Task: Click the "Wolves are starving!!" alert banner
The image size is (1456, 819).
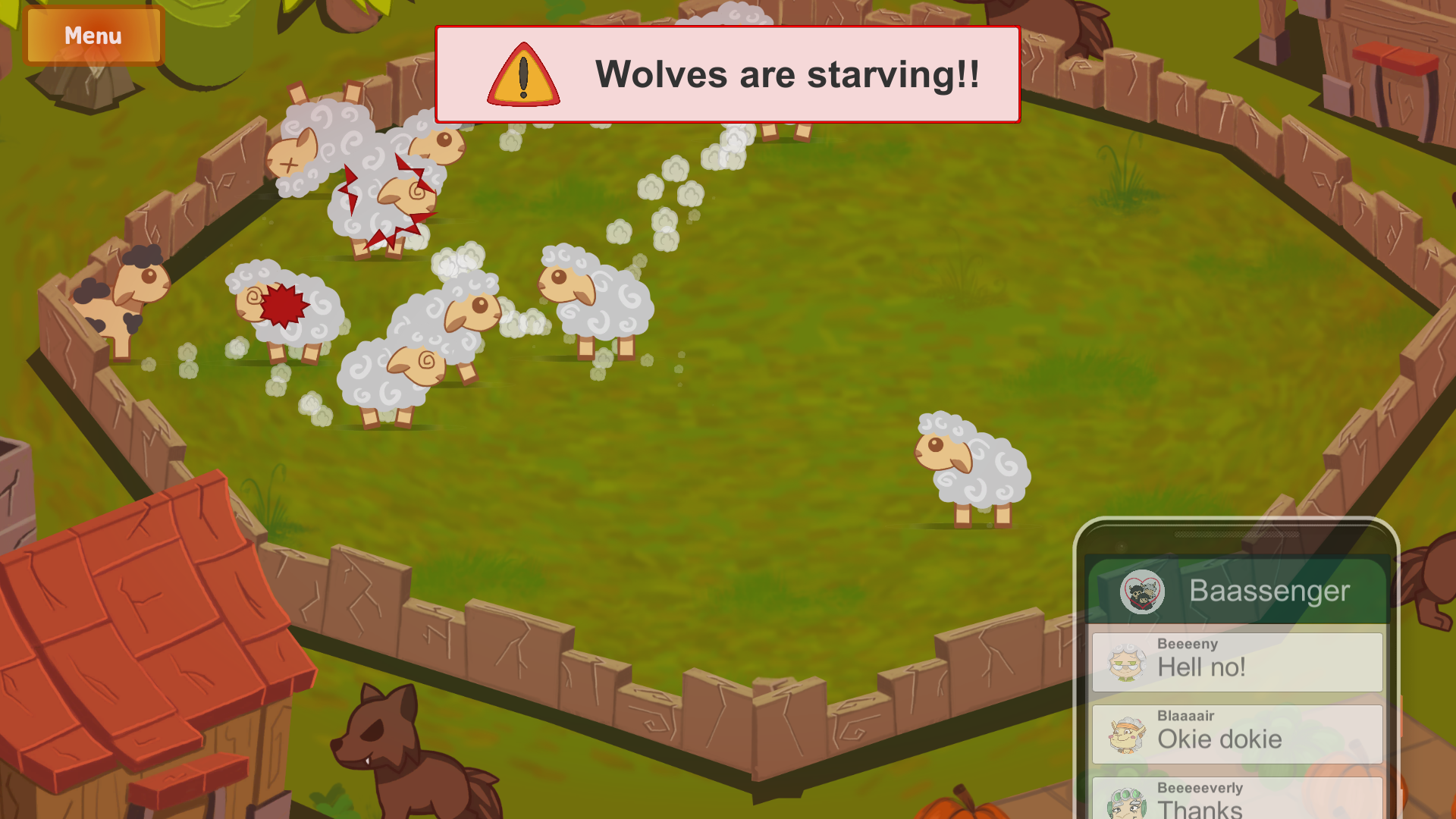Action: 727,74
